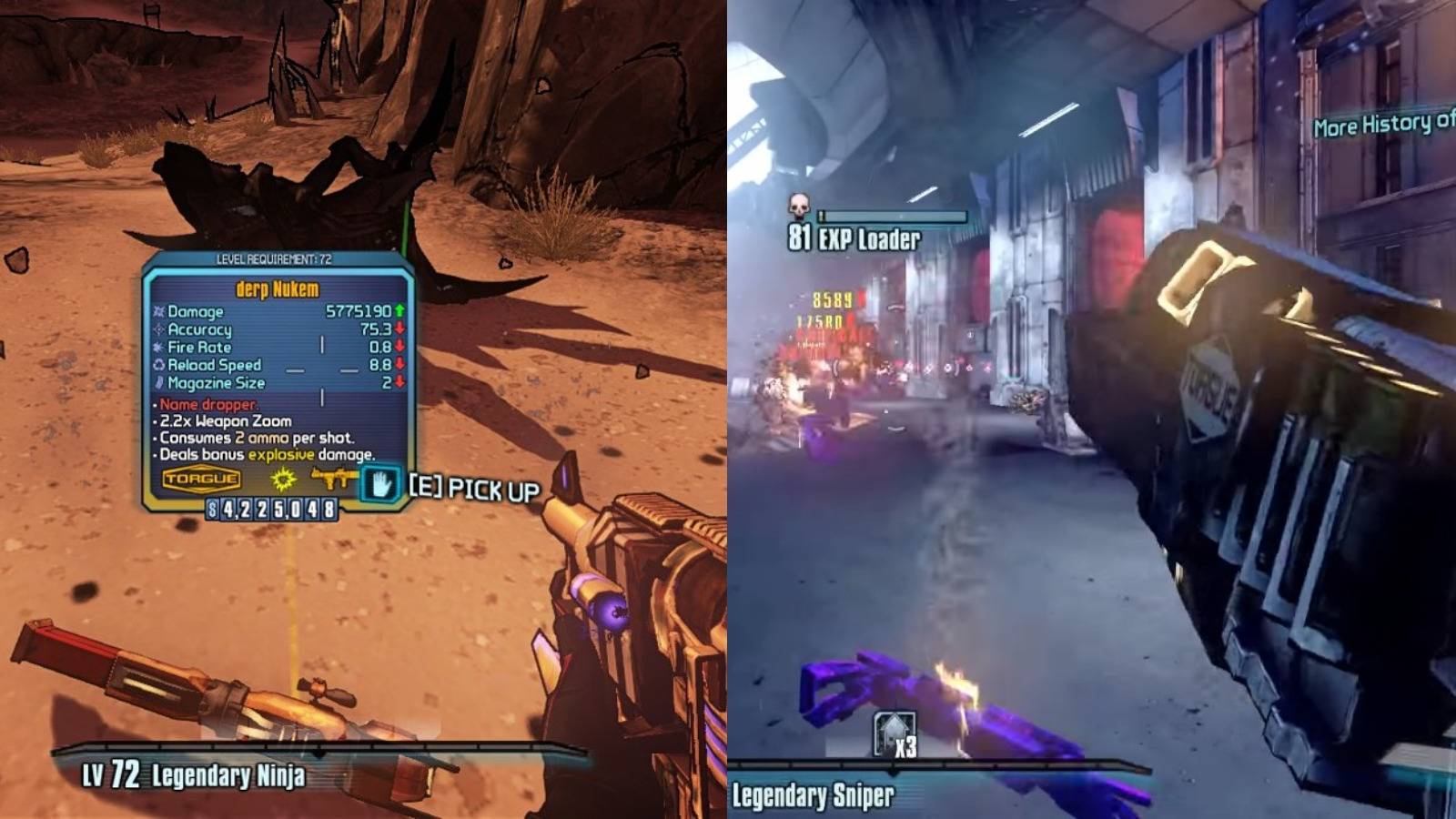Toggle the red arrow next to Magazine Size
Screen dimensions: 1456x819
click(398, 383)
